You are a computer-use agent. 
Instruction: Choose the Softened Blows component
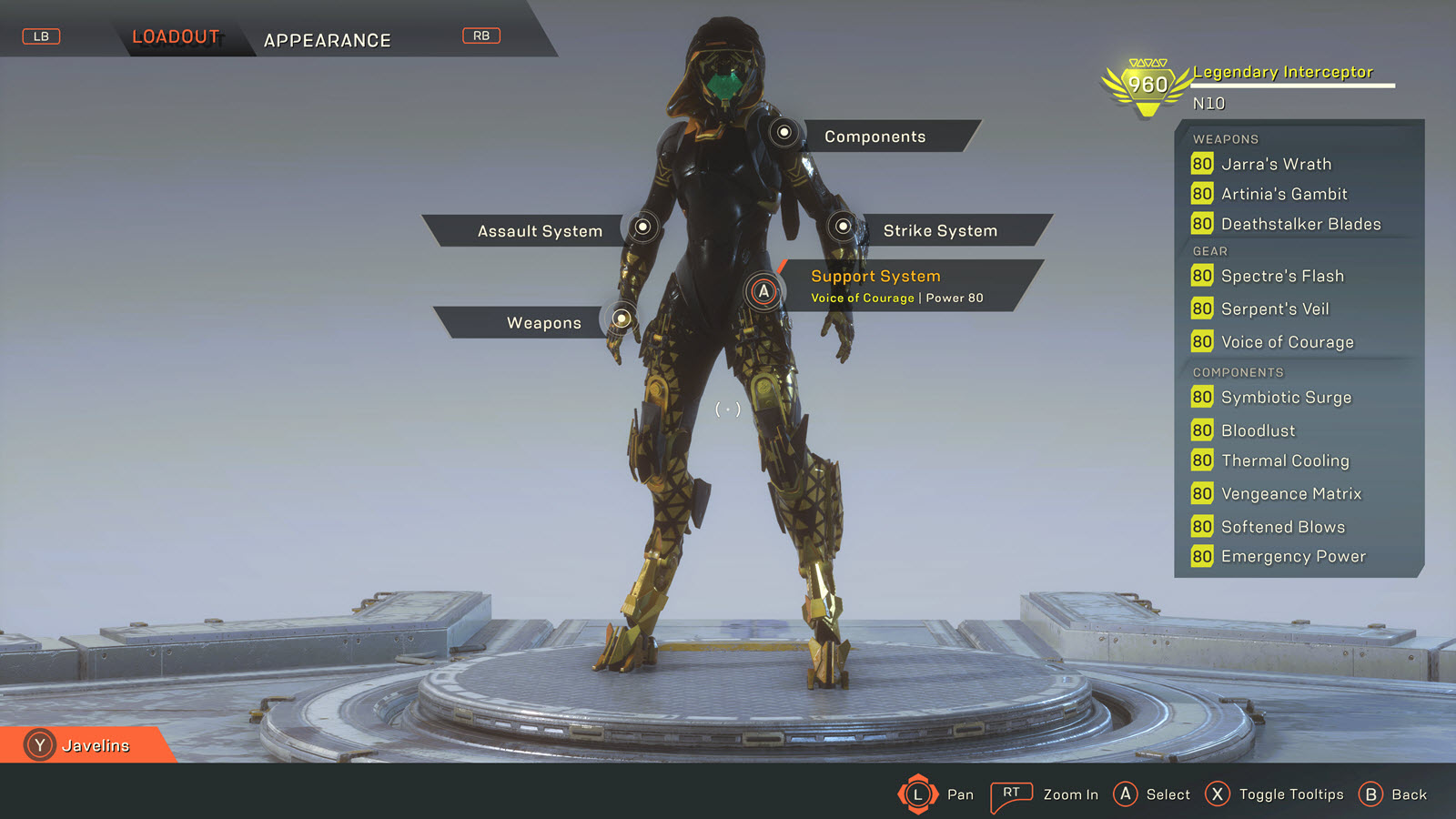[x=1282, y=527]
